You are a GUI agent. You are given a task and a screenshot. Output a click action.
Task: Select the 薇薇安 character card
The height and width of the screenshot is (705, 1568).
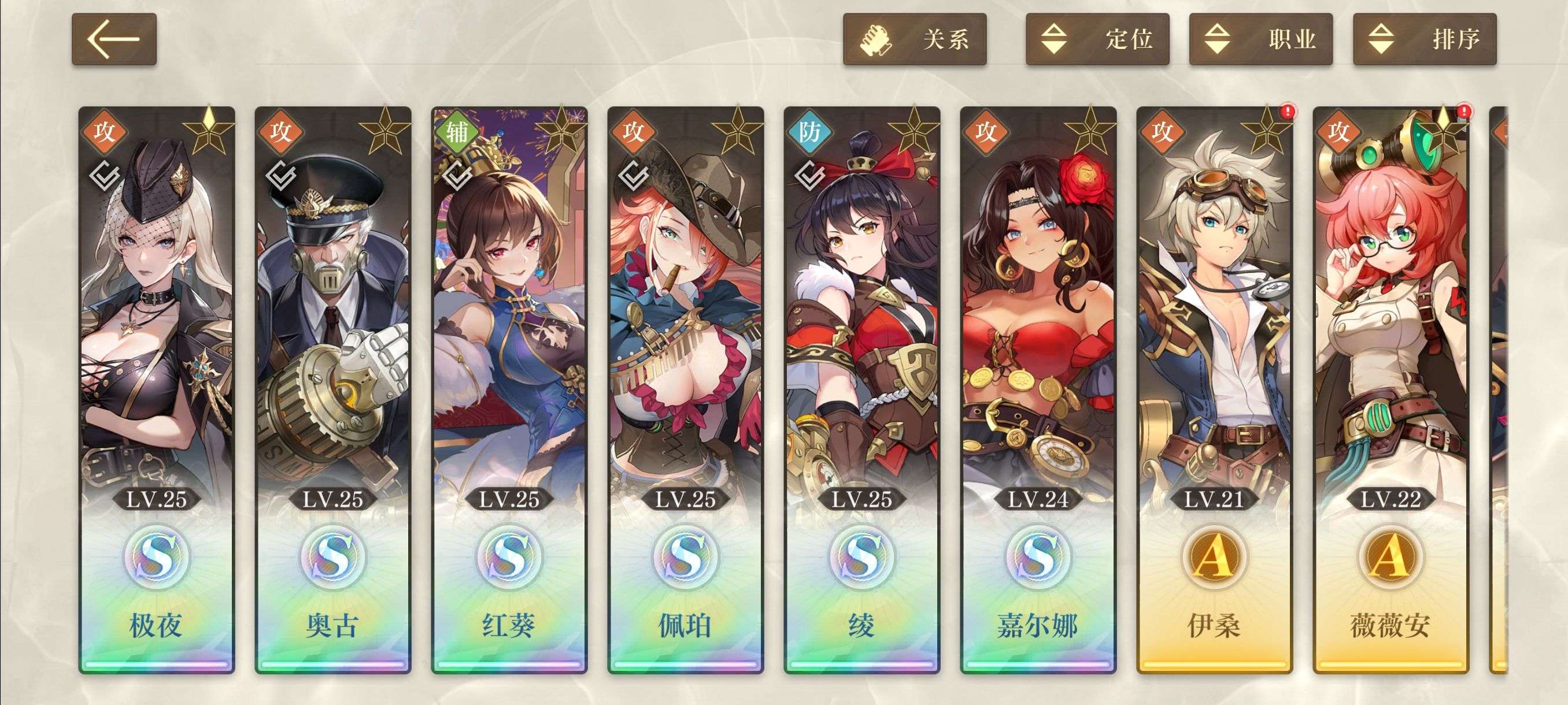[1391, 389]
